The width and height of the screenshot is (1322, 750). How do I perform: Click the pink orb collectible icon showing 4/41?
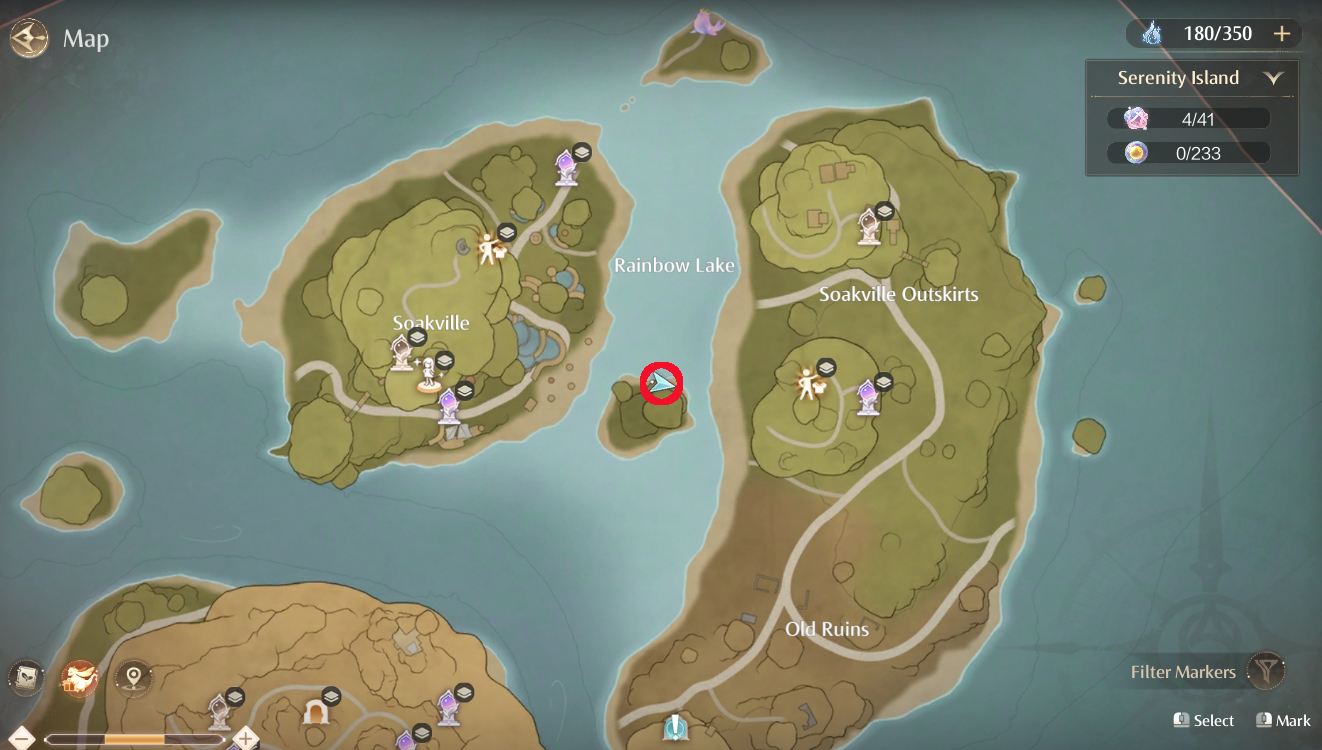(x=1135, y=117)
